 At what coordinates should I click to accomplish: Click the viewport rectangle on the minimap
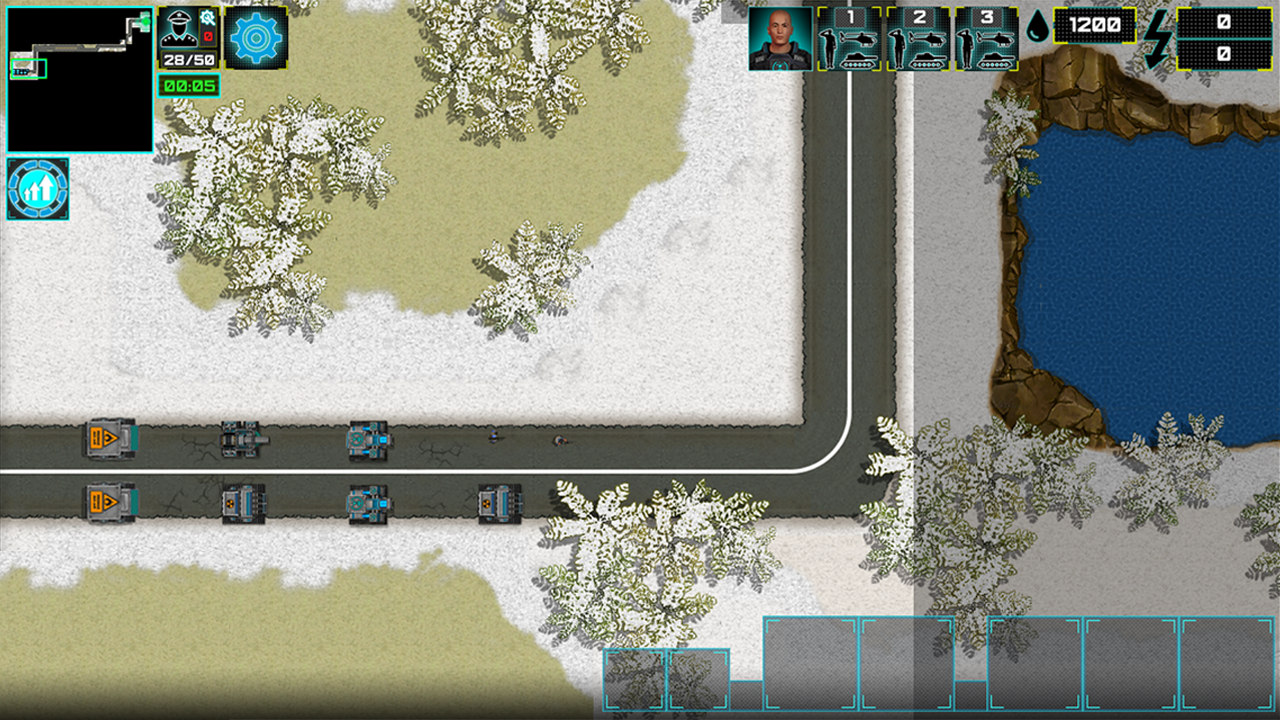point(29,69)
